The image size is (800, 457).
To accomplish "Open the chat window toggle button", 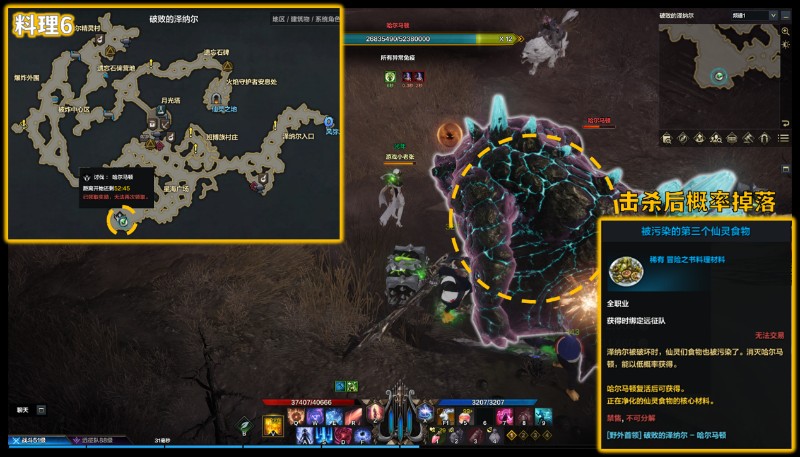I will (x=41, y=409).
